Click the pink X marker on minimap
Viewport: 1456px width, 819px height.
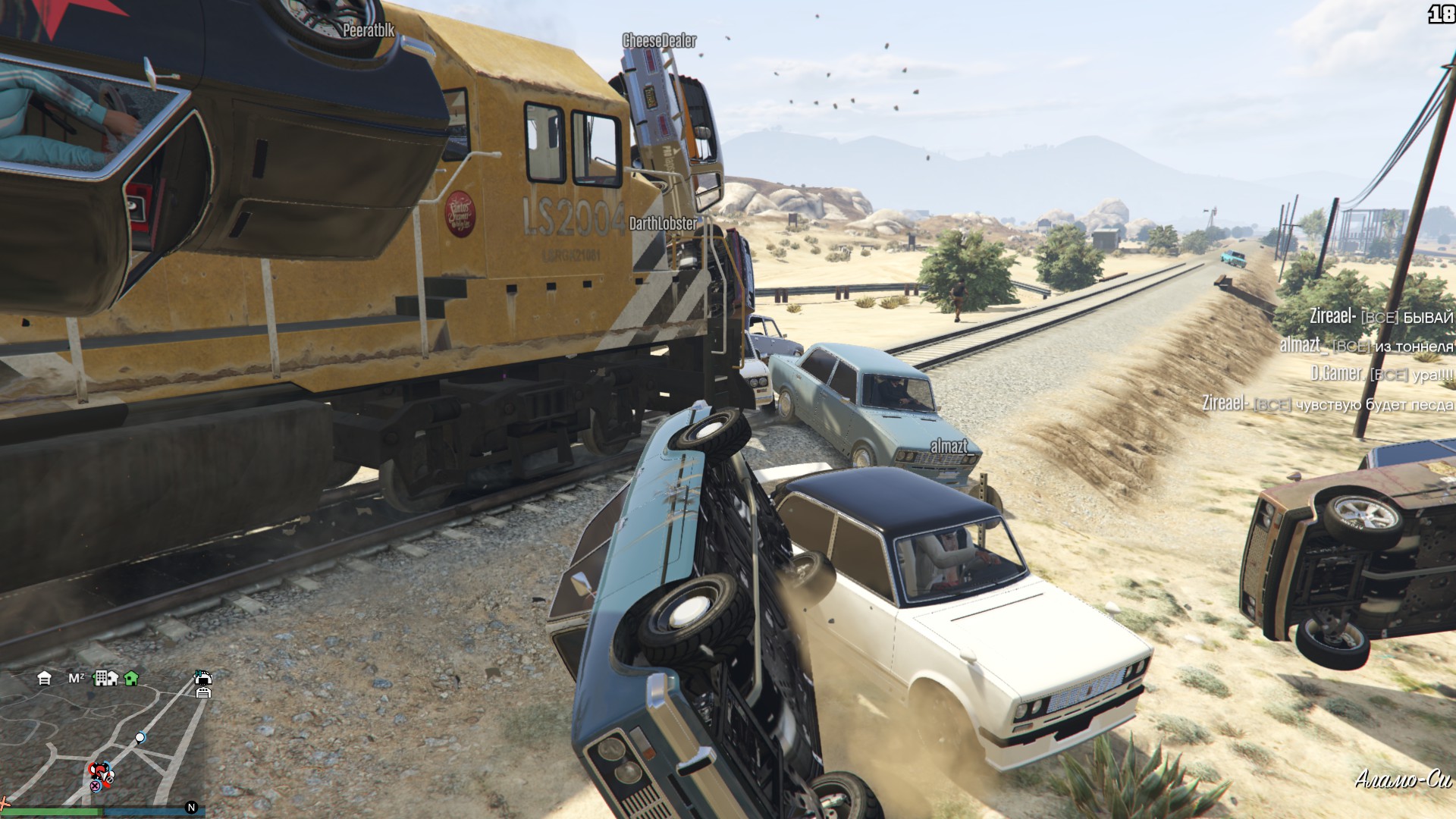pyautogui.click(x=96, y=786)
